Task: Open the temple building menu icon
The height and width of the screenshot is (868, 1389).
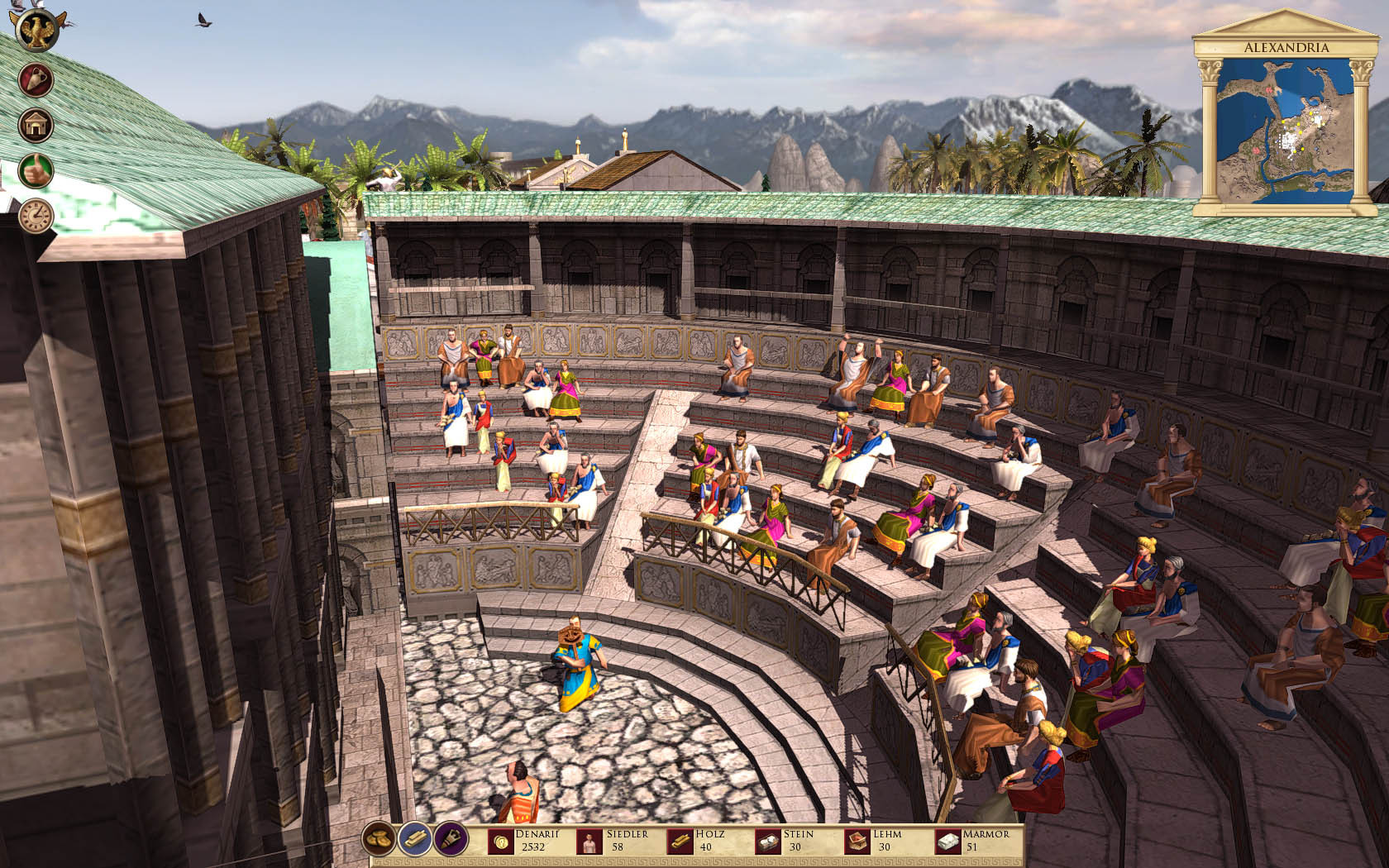Action: [x=36, y=126]
